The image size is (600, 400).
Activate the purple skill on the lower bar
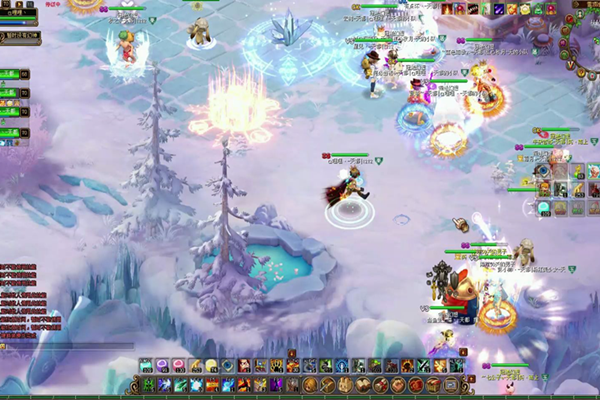tap(276, 384)
